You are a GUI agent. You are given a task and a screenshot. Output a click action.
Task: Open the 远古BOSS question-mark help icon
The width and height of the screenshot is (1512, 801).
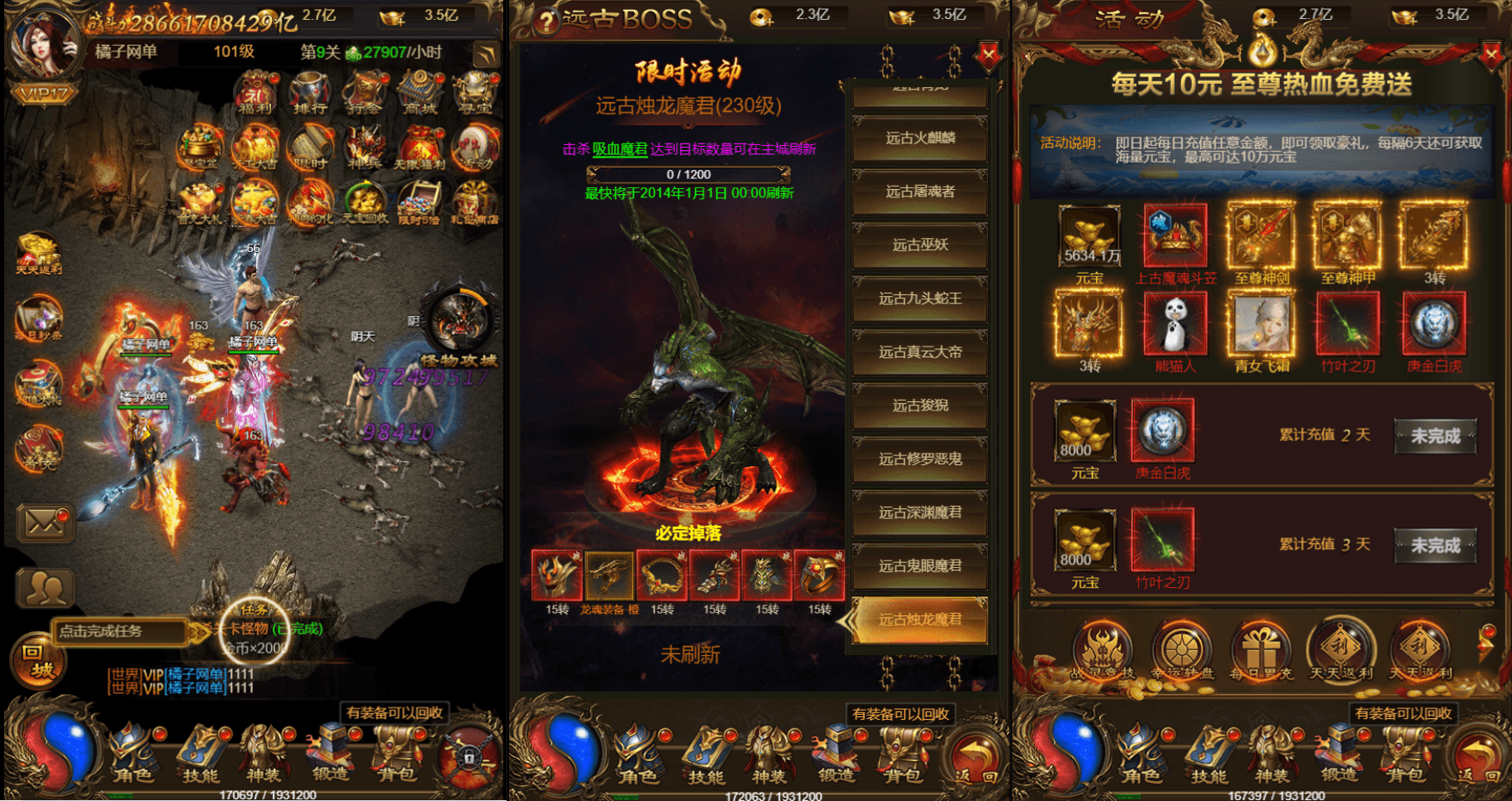click(545, 22)
